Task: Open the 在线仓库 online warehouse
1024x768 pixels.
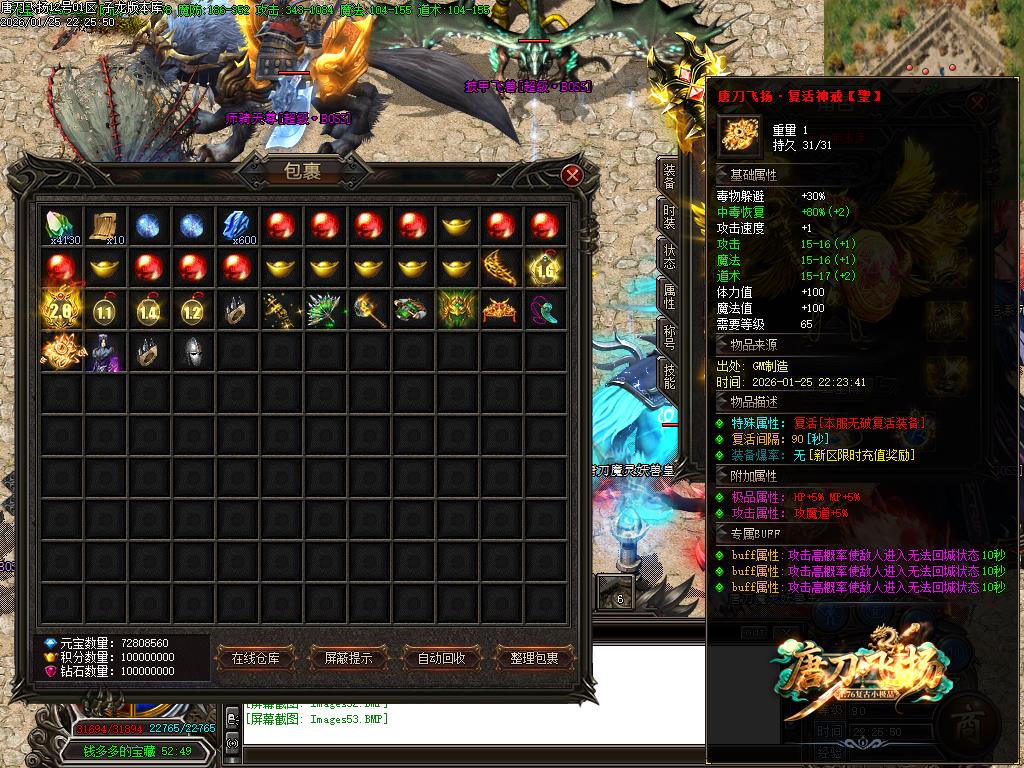Action: [262, 658]
